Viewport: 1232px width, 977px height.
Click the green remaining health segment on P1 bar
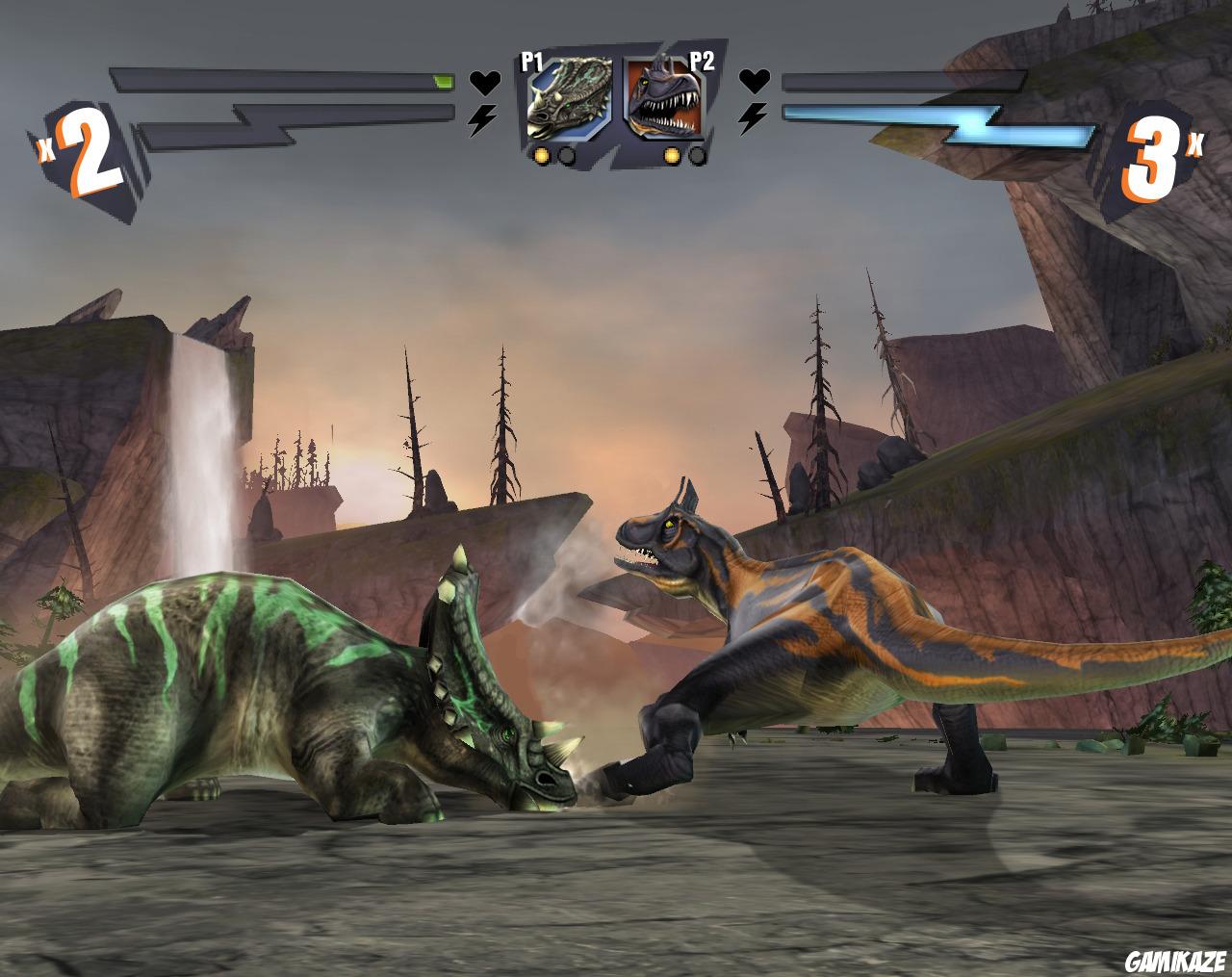442,82
